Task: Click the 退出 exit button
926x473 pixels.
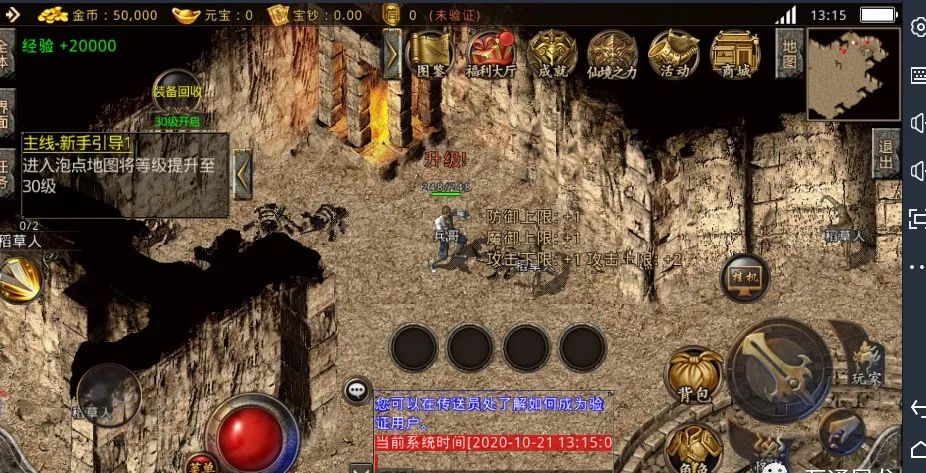Action: coord(884,156)
